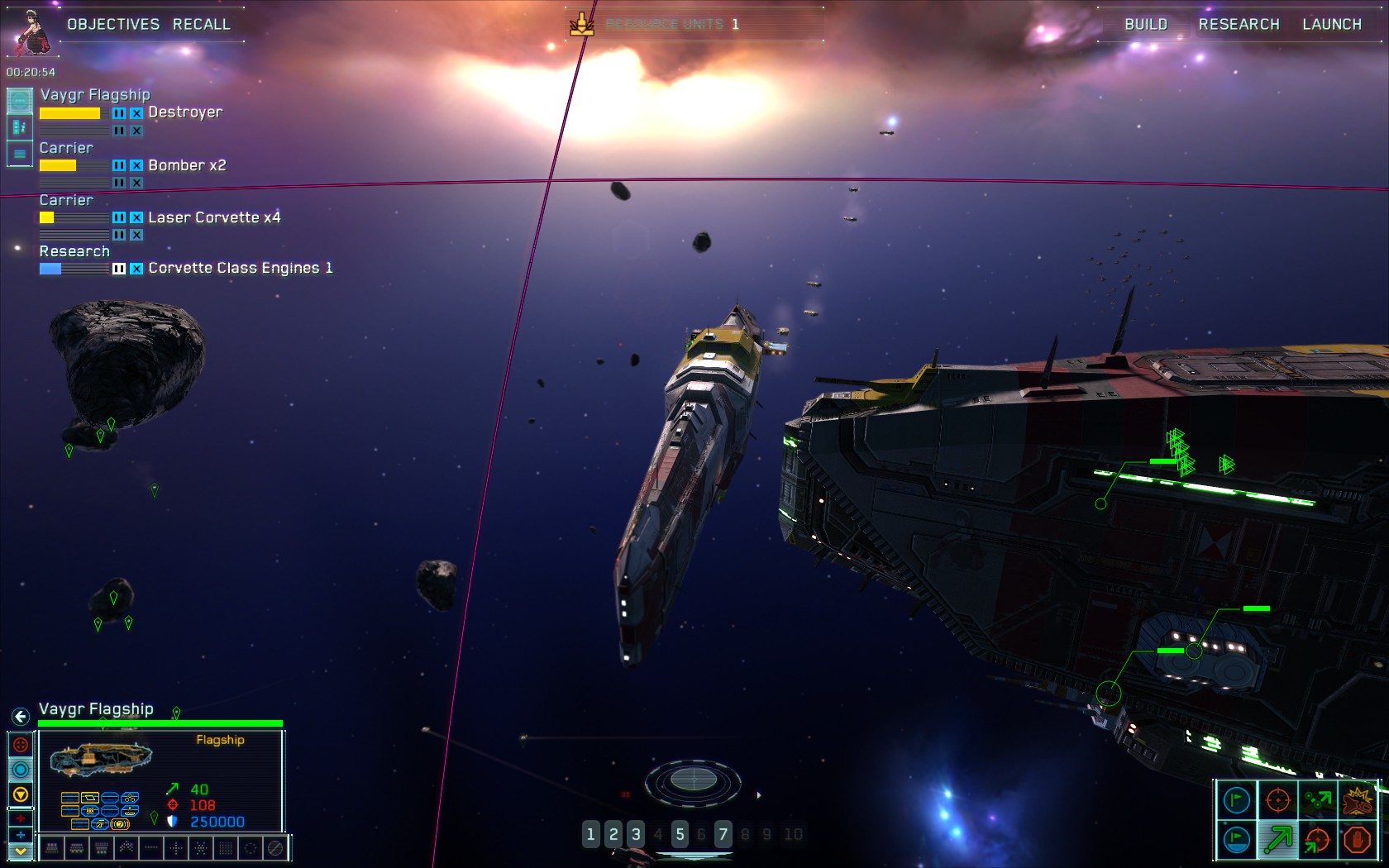1389x868 pixels.
Task: Select control group 1
Action: coord(590,834)
